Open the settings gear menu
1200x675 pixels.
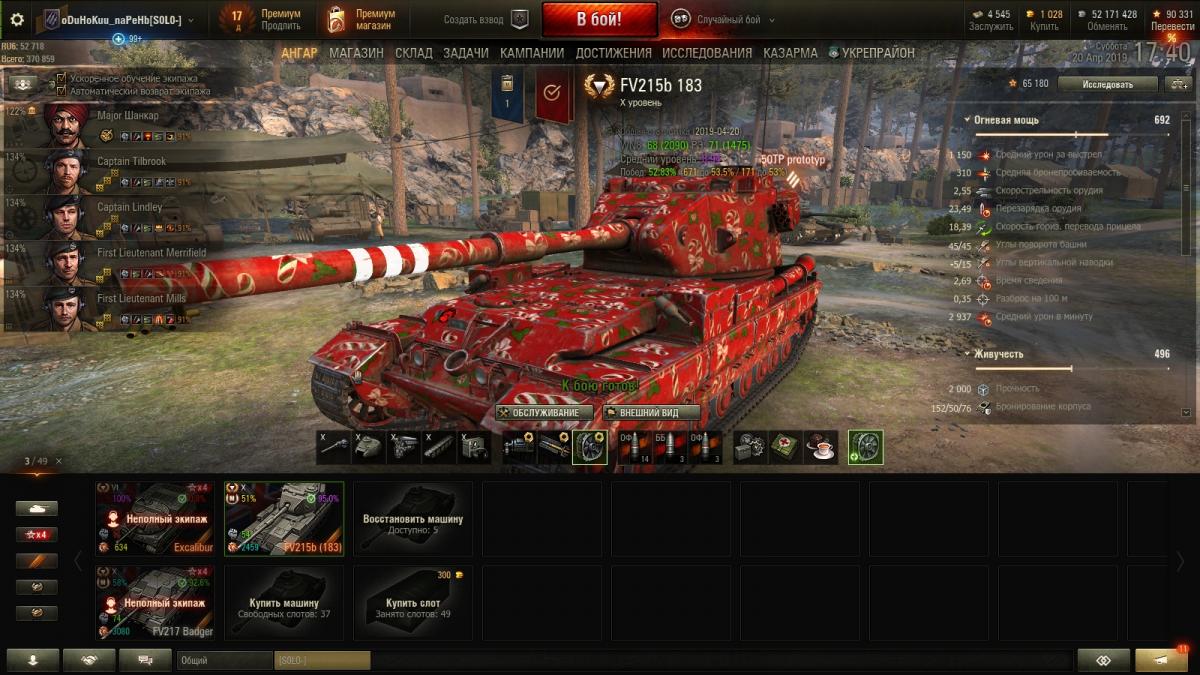click(x=17, y=19)
